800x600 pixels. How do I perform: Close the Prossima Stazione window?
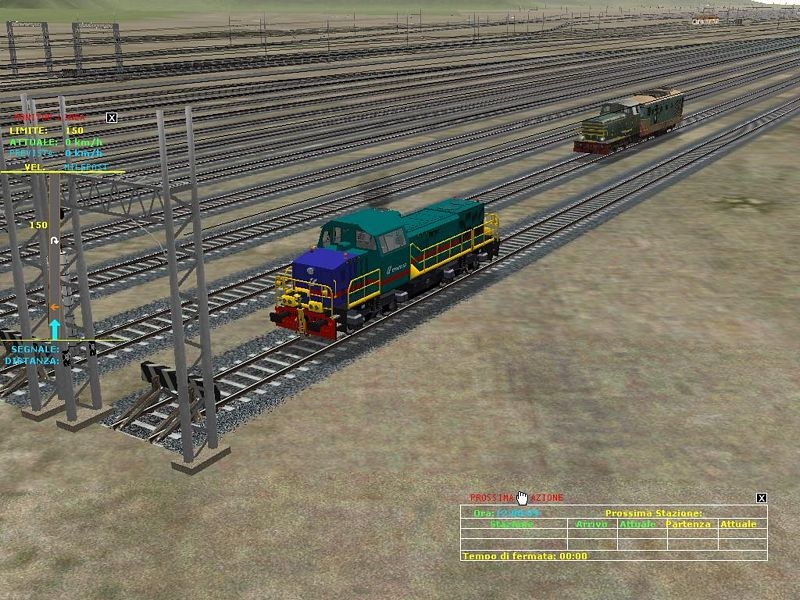pyautogui.click(x=761, y=497)
